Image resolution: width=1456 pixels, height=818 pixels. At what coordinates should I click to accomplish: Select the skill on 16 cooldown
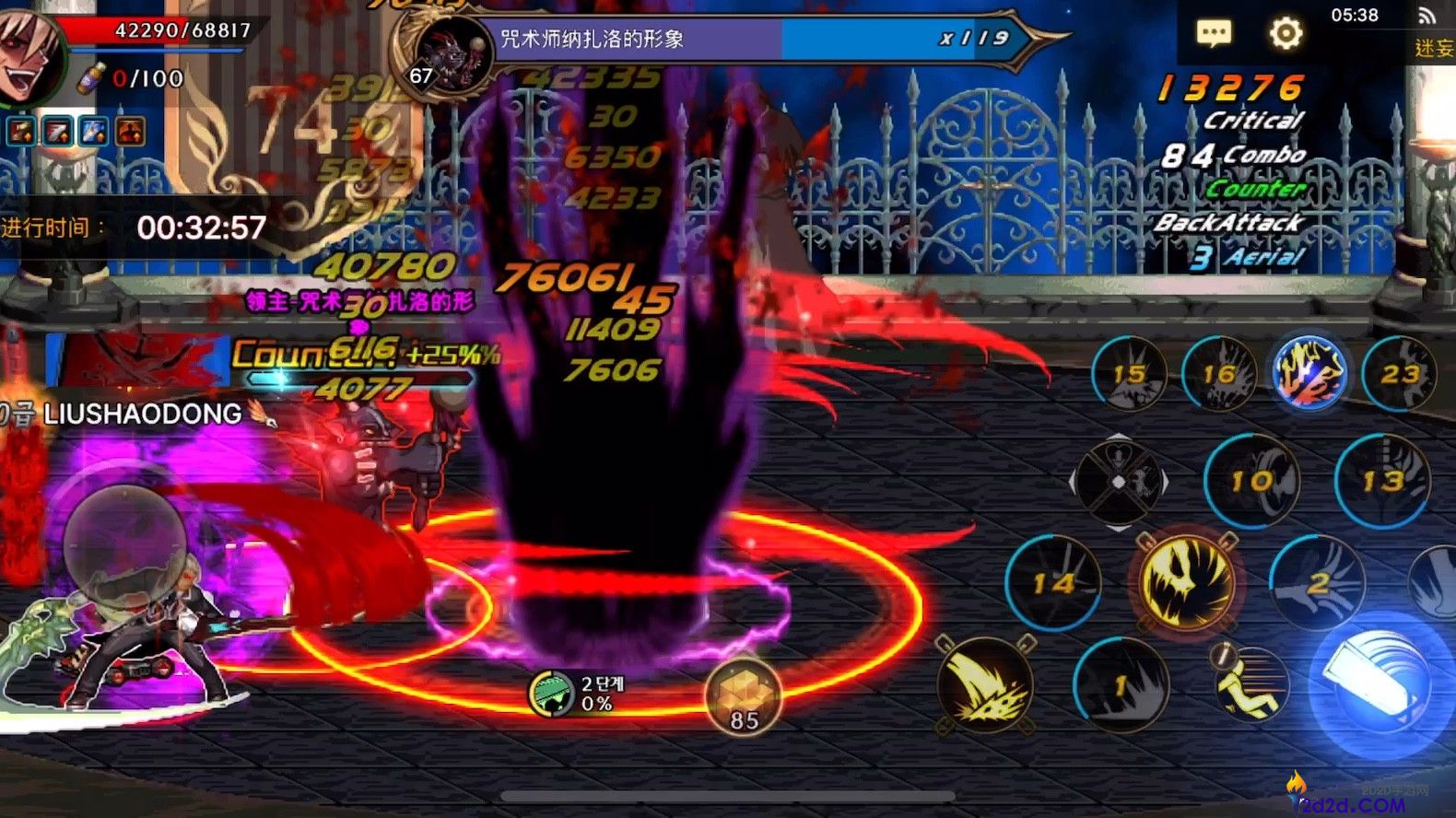[x=1219, y=373]
